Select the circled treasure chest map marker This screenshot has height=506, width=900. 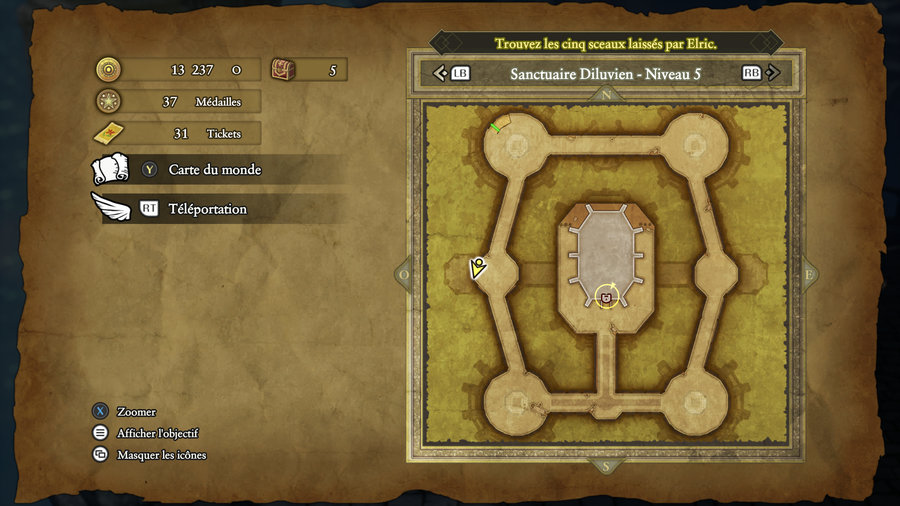point(607,296)
